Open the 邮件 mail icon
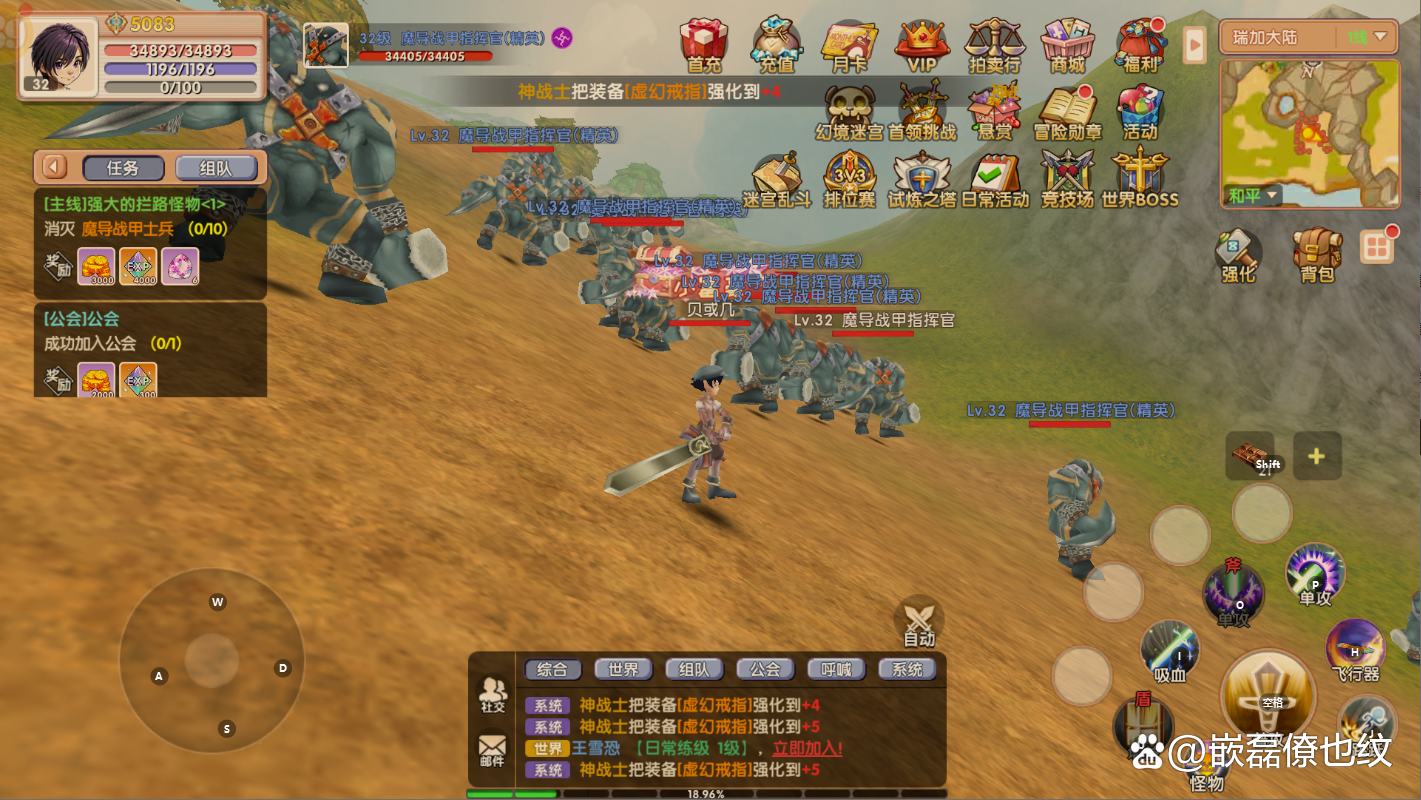The height and width of the screenshot is (800, 1421). 492,750
